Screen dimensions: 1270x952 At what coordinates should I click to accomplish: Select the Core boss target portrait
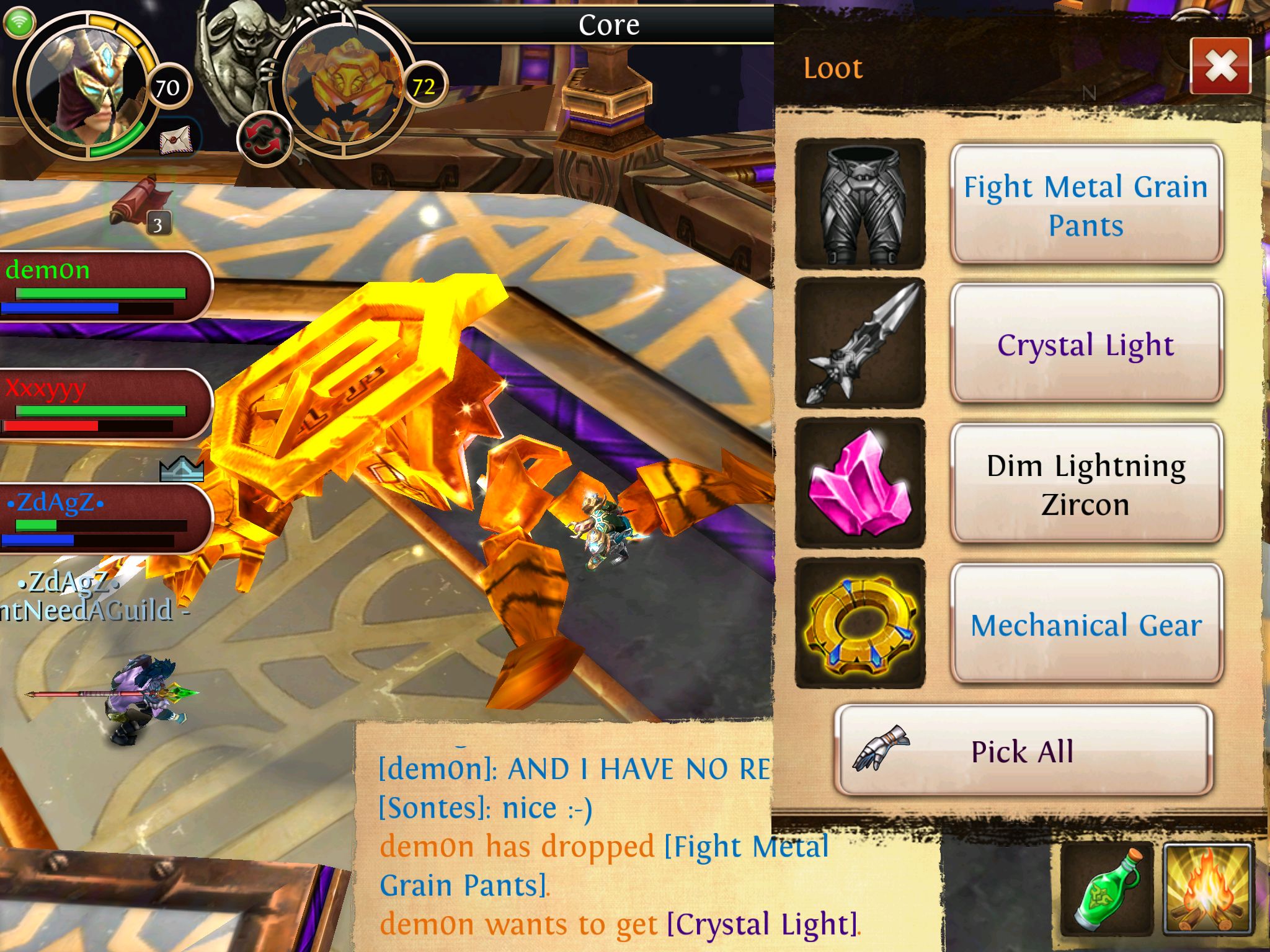pos(344,87)
